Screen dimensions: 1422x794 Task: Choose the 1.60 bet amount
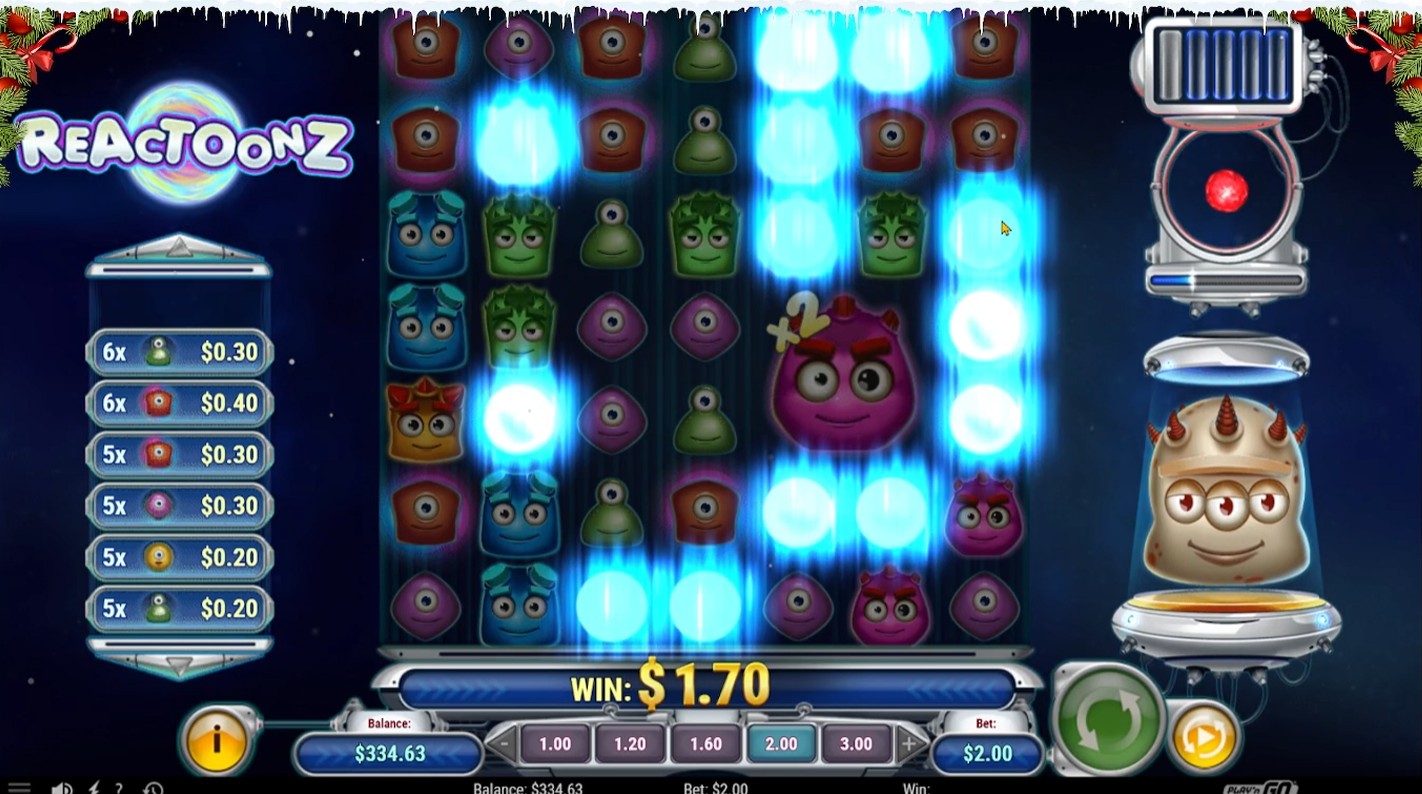(x=705, y=744)
